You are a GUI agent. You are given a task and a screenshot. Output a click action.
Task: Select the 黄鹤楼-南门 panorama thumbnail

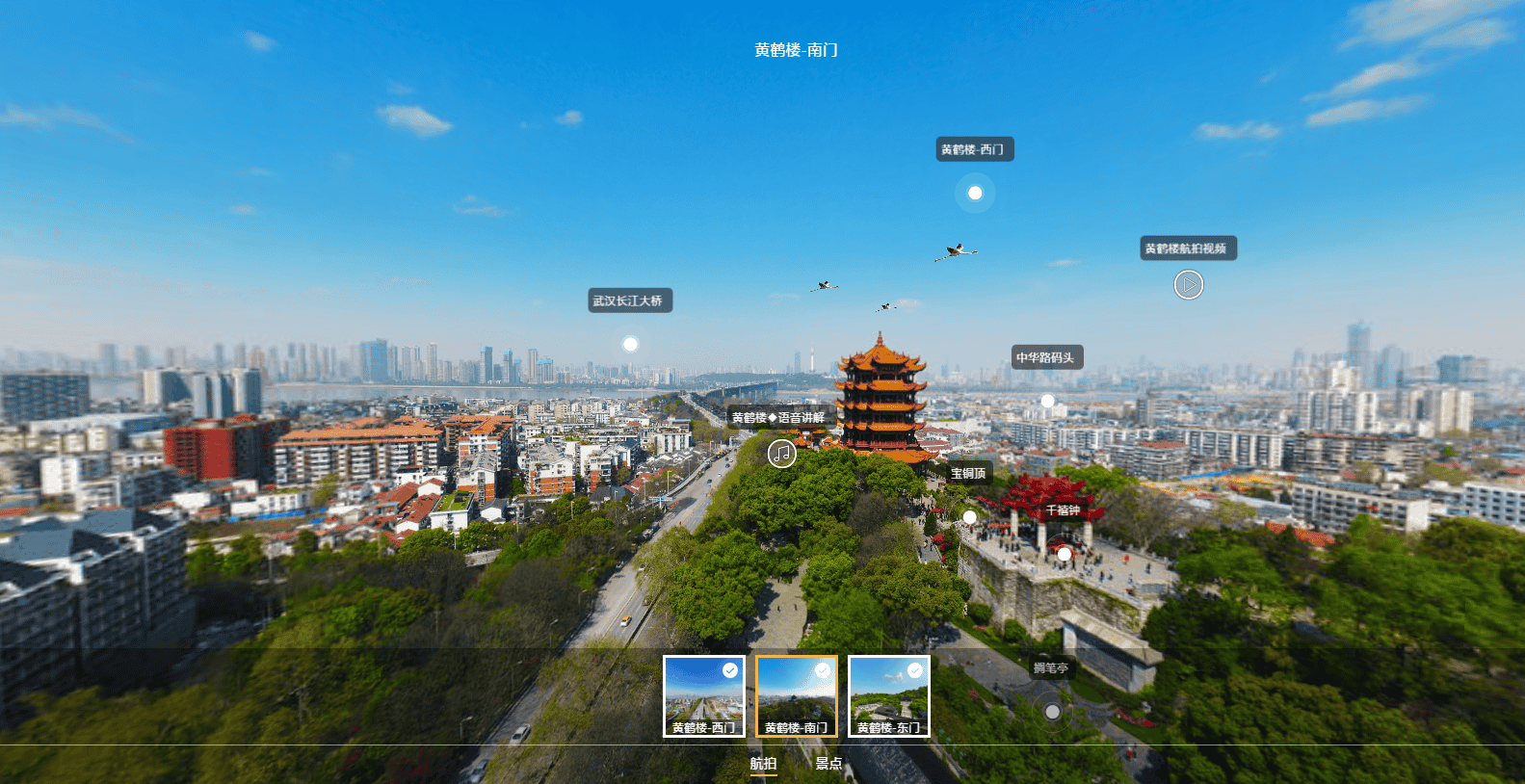(x=795, y=695)
